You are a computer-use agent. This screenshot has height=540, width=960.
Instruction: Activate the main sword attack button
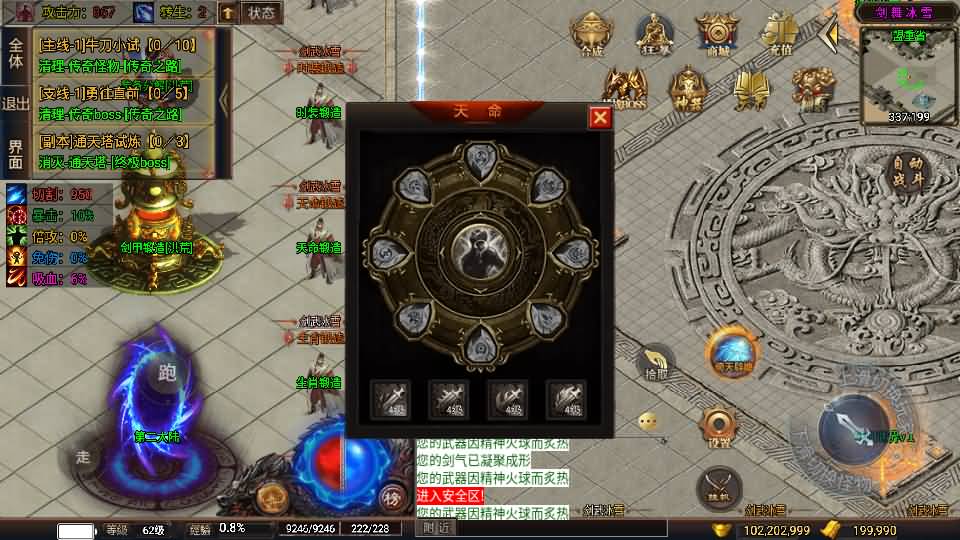(x=853, y=430)
